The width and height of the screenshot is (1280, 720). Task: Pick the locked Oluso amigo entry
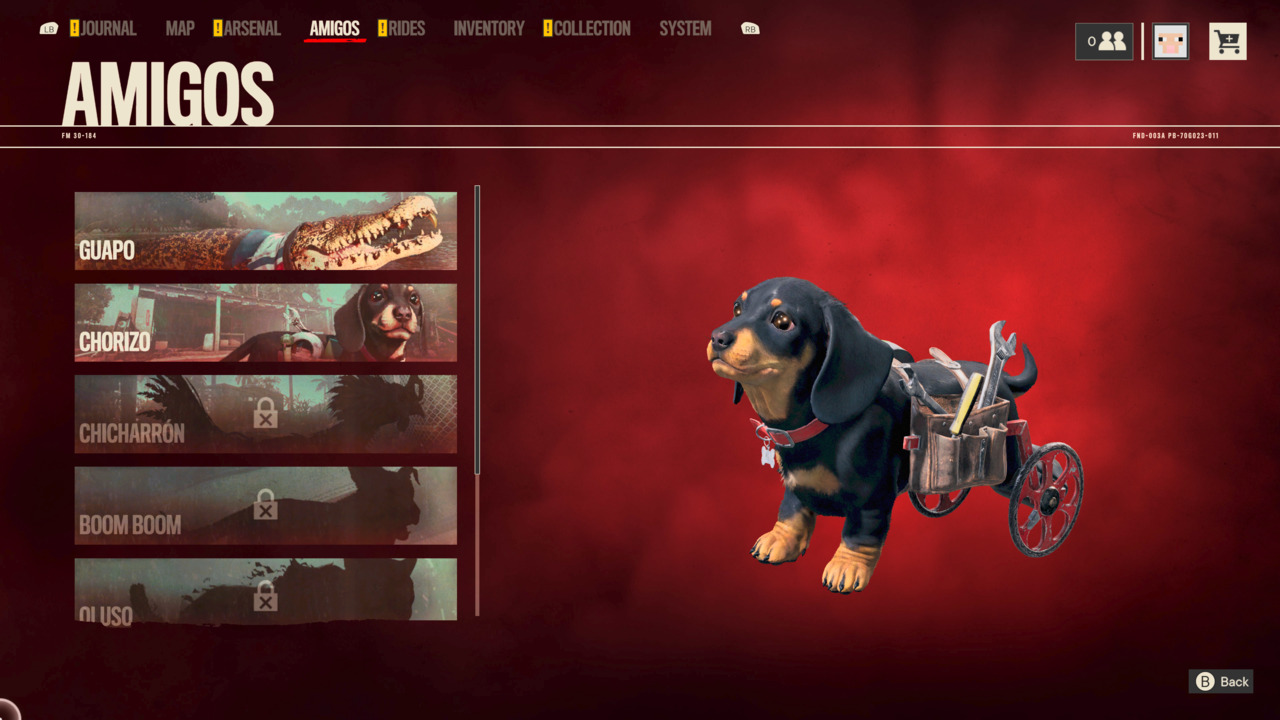(265, 590)
